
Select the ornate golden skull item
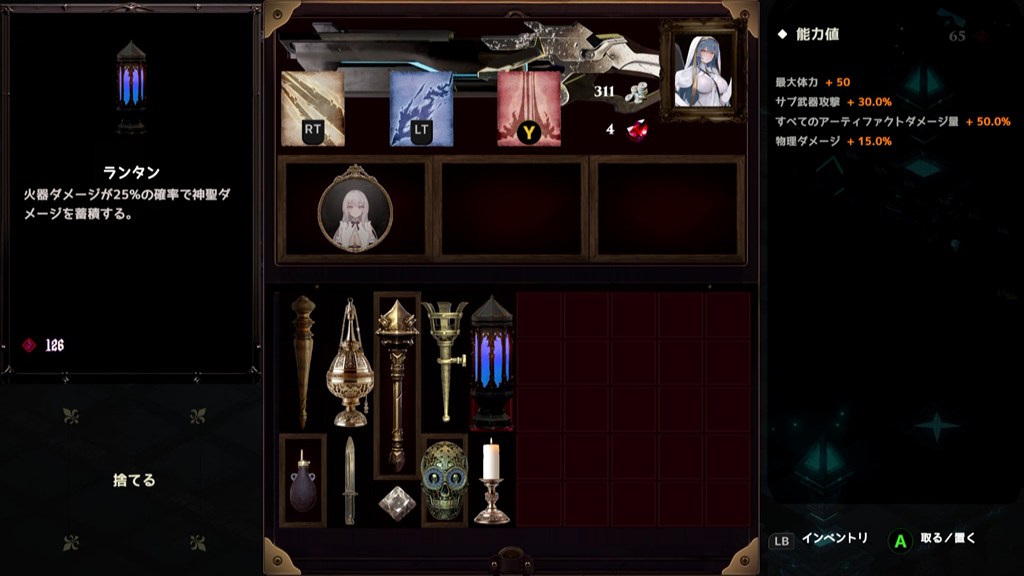pos(444,482)
